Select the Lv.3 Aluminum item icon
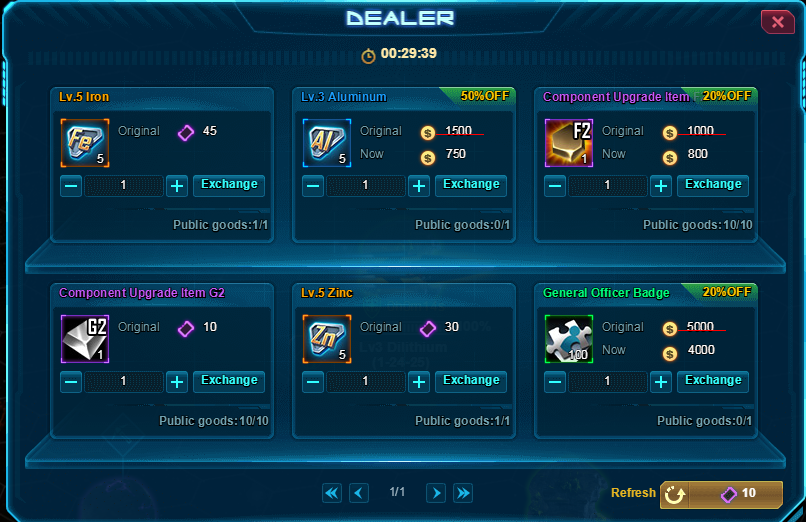The width and height of the screenshot is (806, 522). point(326,142)
